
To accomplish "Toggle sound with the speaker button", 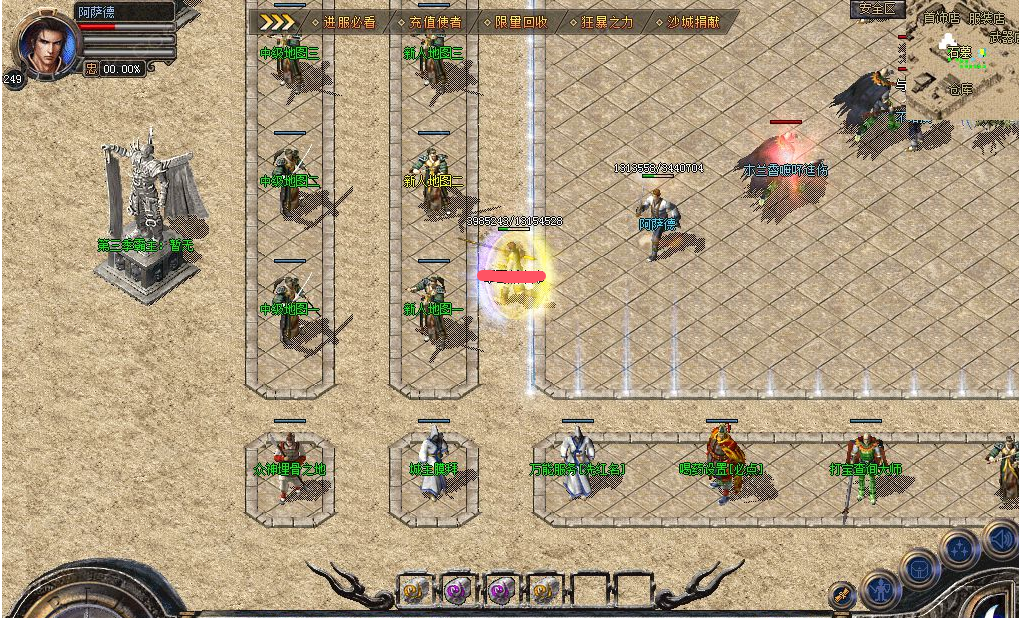I will point(999,538).
